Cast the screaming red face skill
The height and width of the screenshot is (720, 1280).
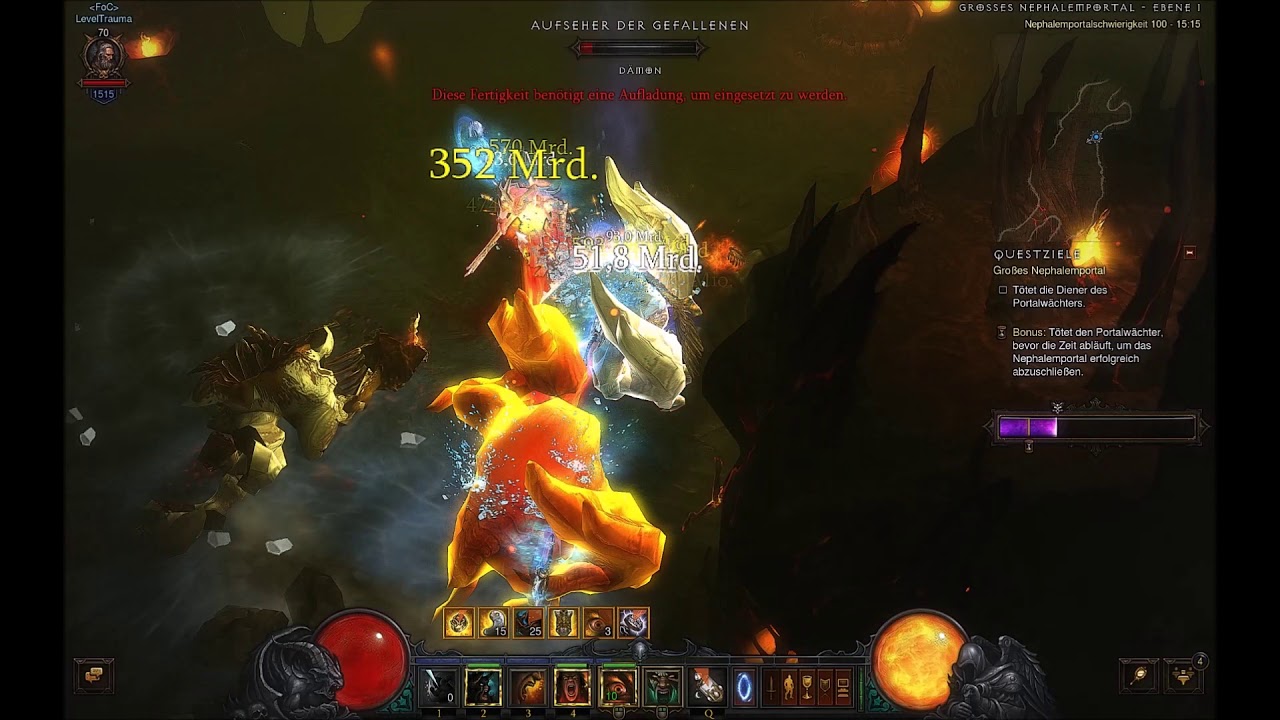pyautogui.click(x=573, y=687)
